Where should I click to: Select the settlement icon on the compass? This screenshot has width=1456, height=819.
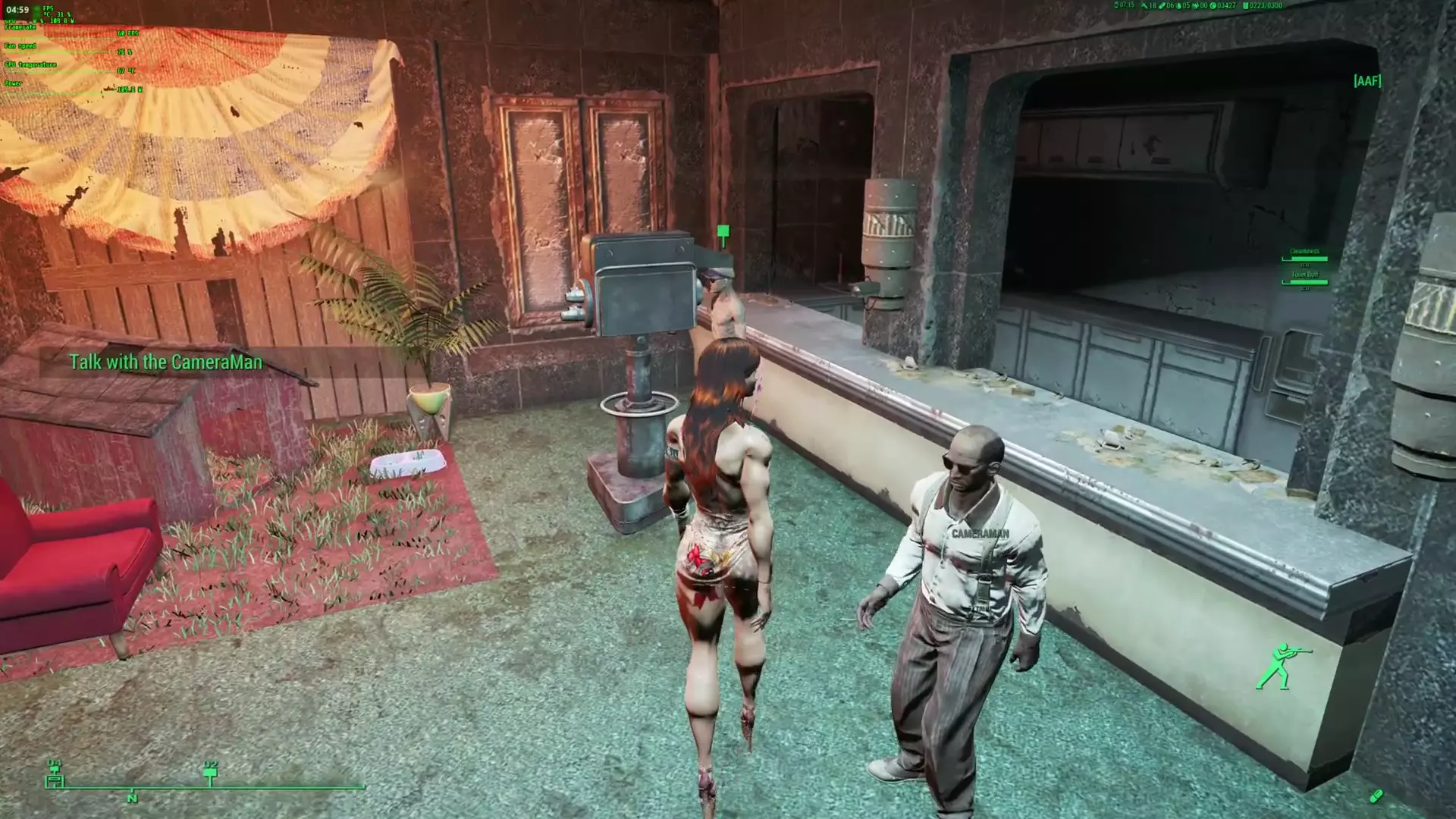(55, 776)
